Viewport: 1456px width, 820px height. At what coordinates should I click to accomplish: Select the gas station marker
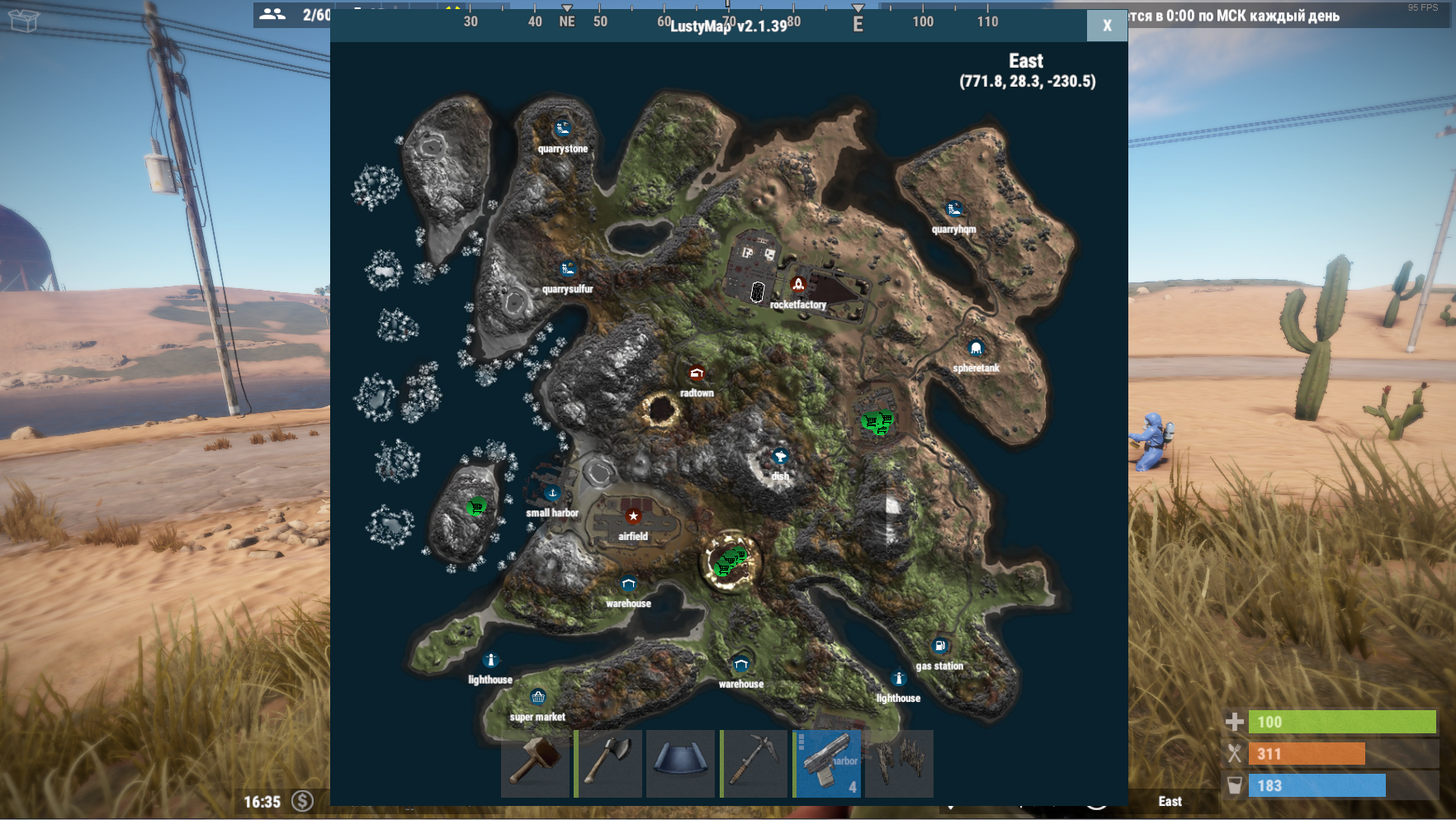tap(939, 647)
